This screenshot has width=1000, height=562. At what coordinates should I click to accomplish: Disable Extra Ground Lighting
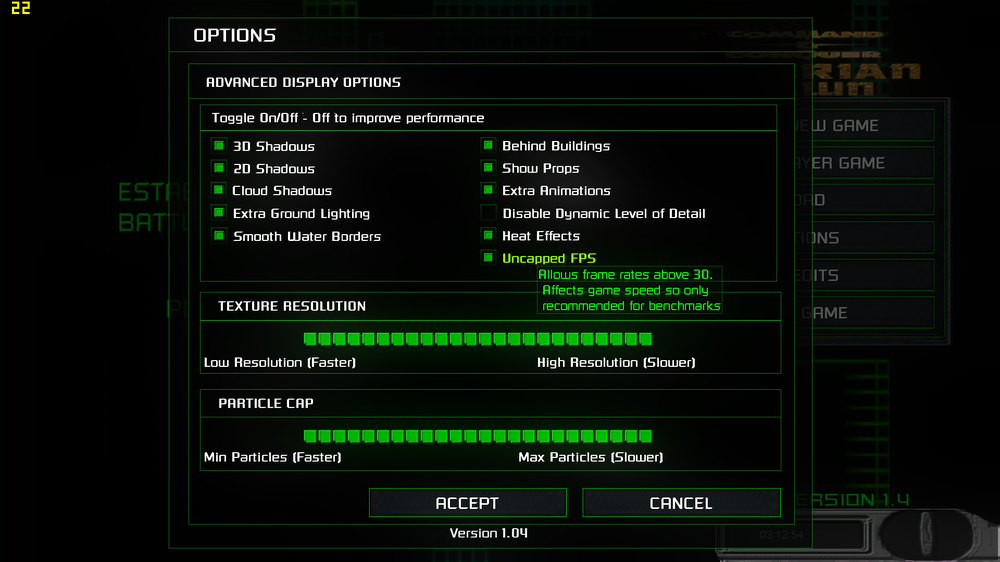coord(219,213)
